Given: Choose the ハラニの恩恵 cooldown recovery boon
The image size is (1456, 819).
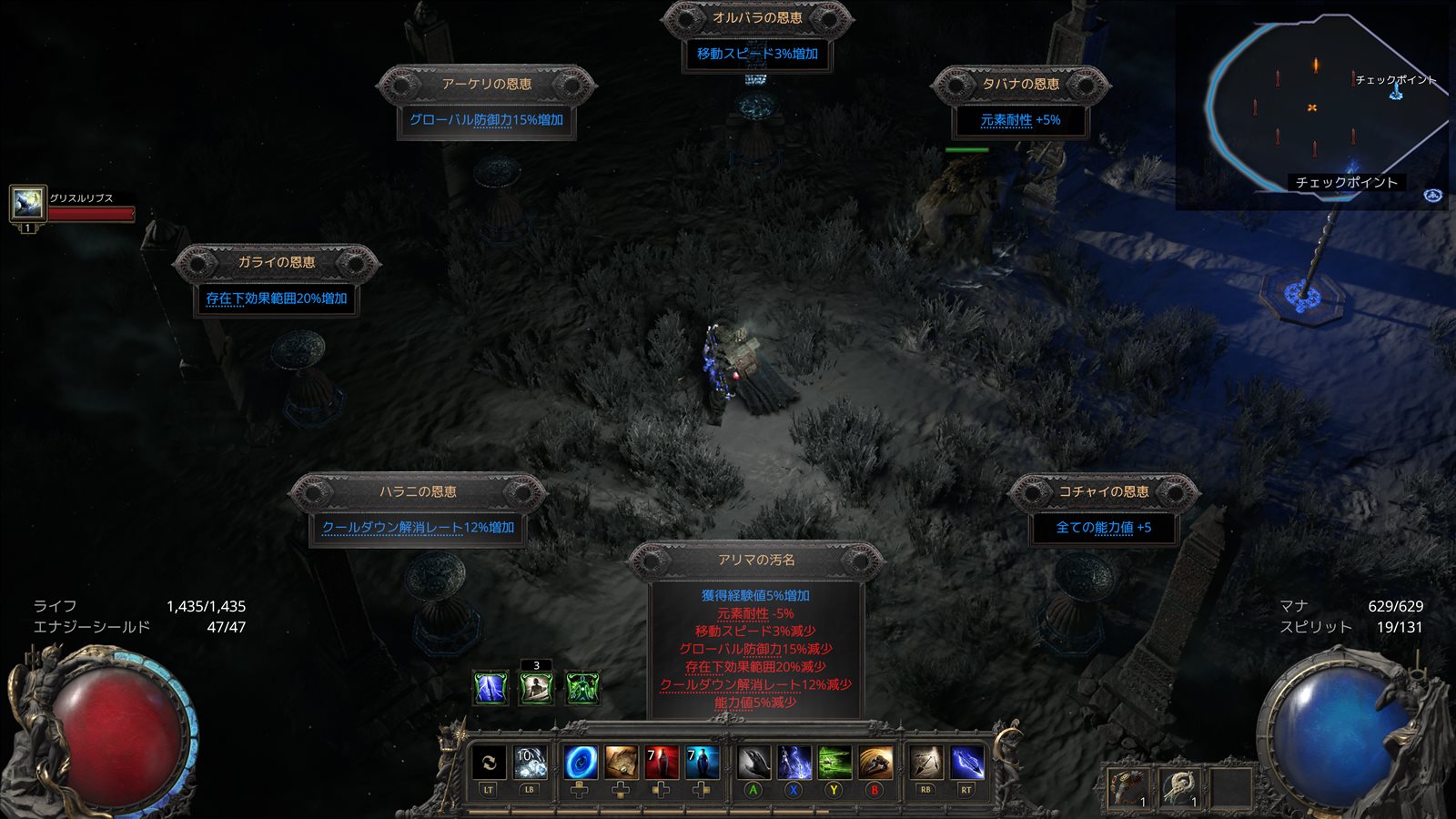Looking at the screenshot, I should 418,527.
